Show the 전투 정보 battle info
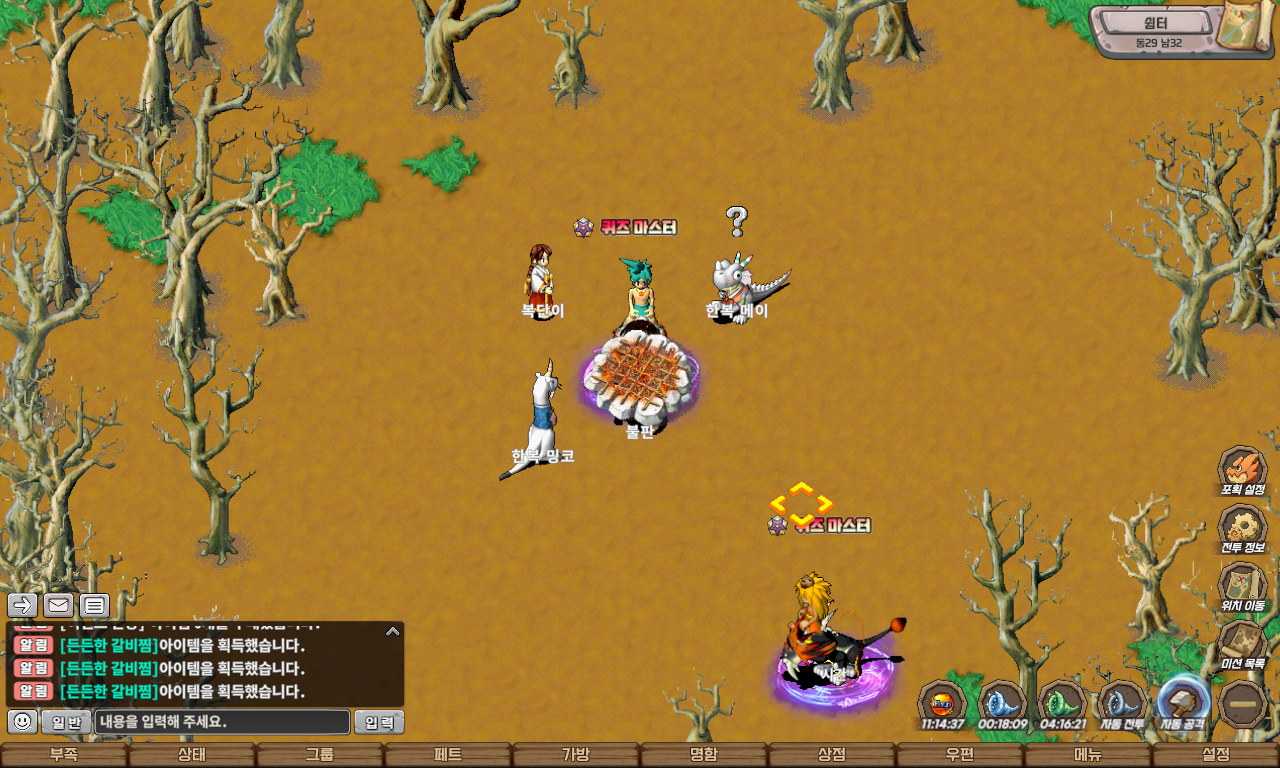The width and height of the screenshot is (1280, 768). [1242, 529]
